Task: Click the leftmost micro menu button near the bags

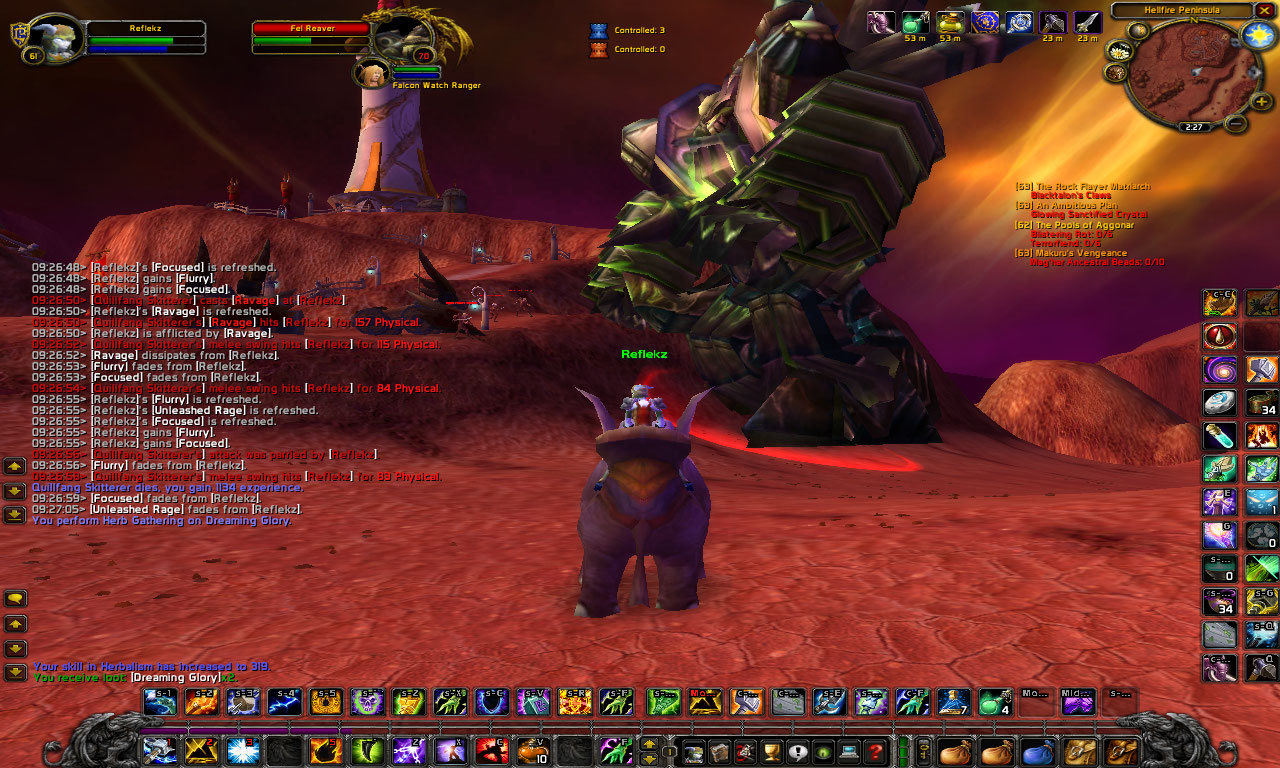Action: pos(695,751)
